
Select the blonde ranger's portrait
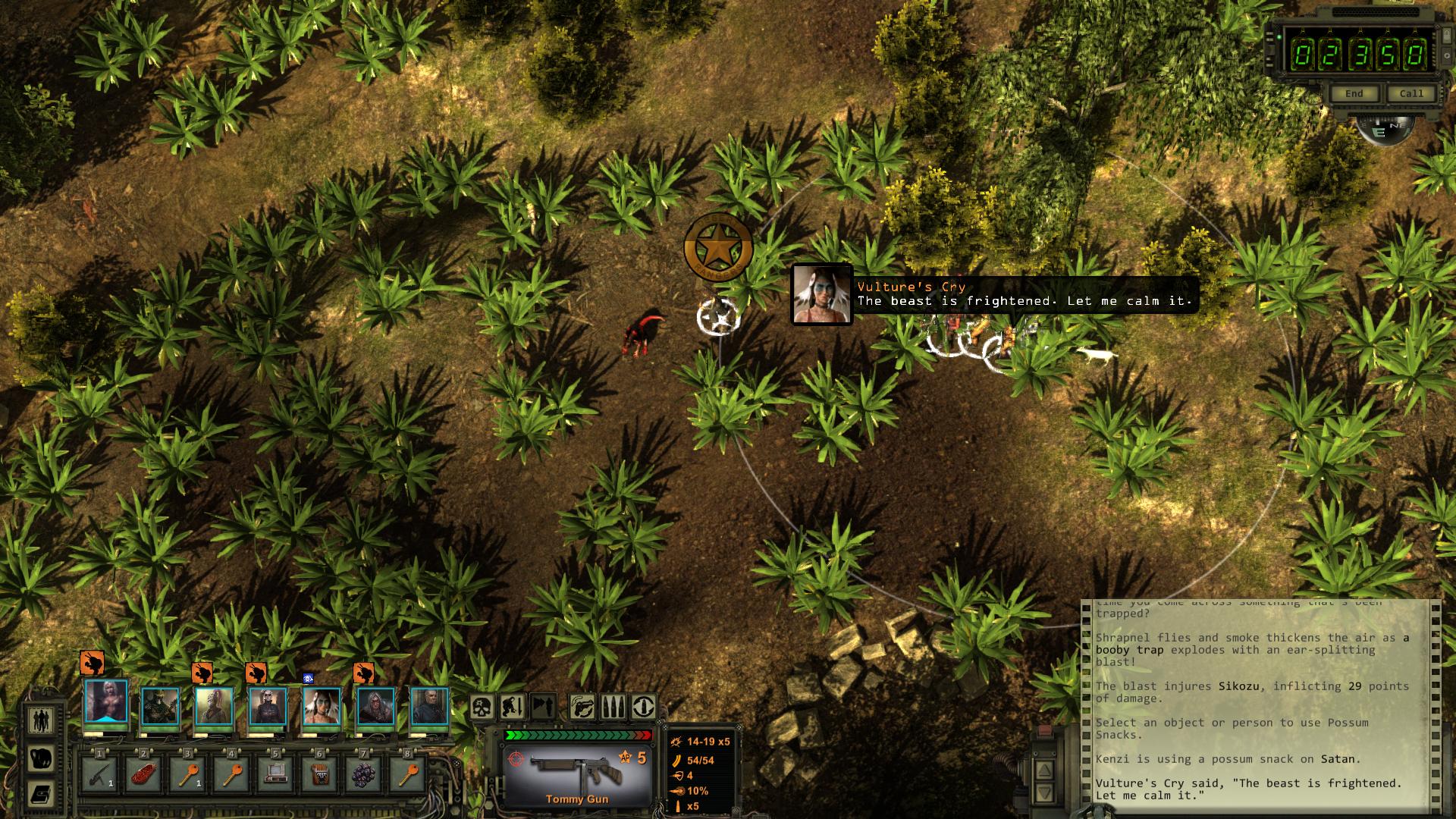click(x=106, y=705)
